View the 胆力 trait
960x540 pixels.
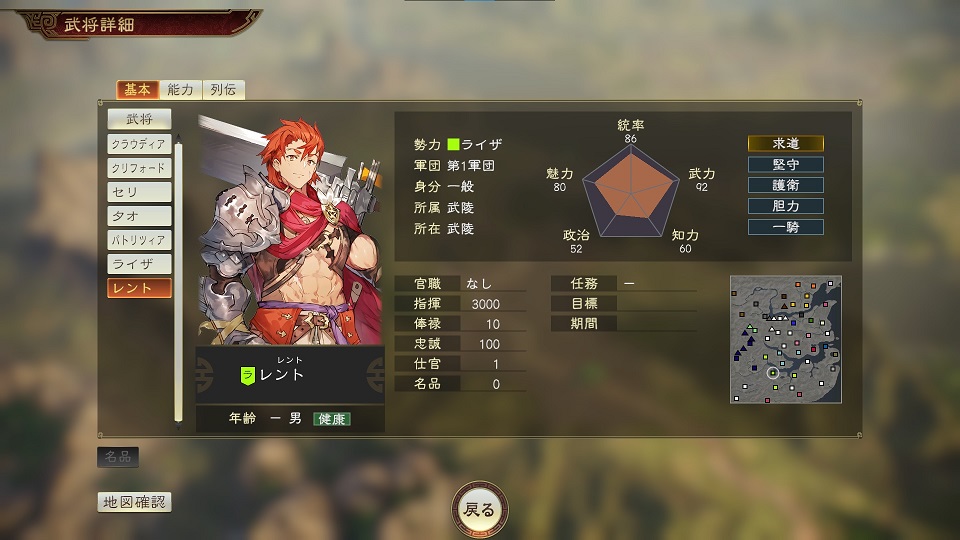click(786, 206)
